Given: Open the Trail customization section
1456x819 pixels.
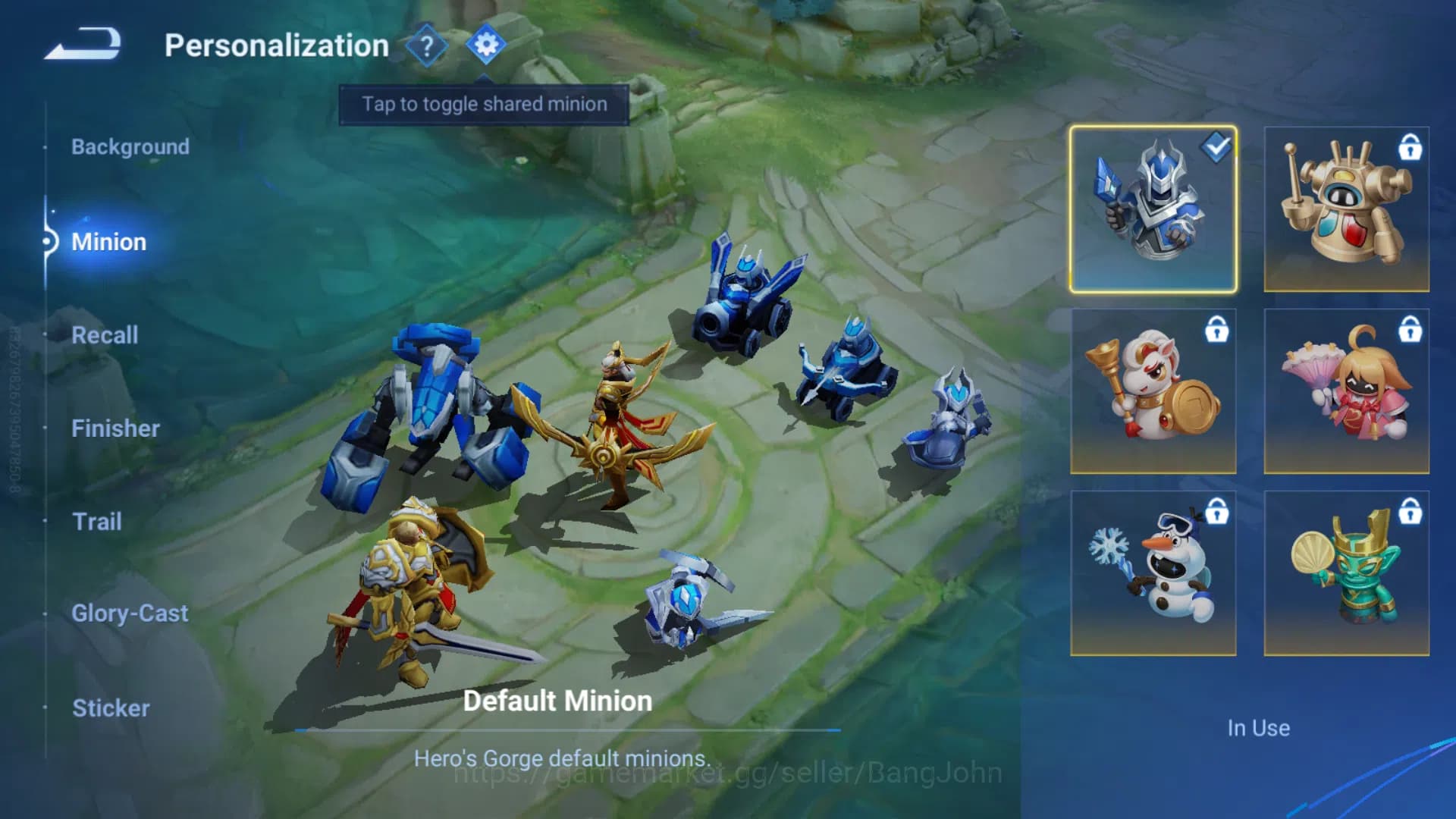Looking at the screenshot, I should point(97,522).
